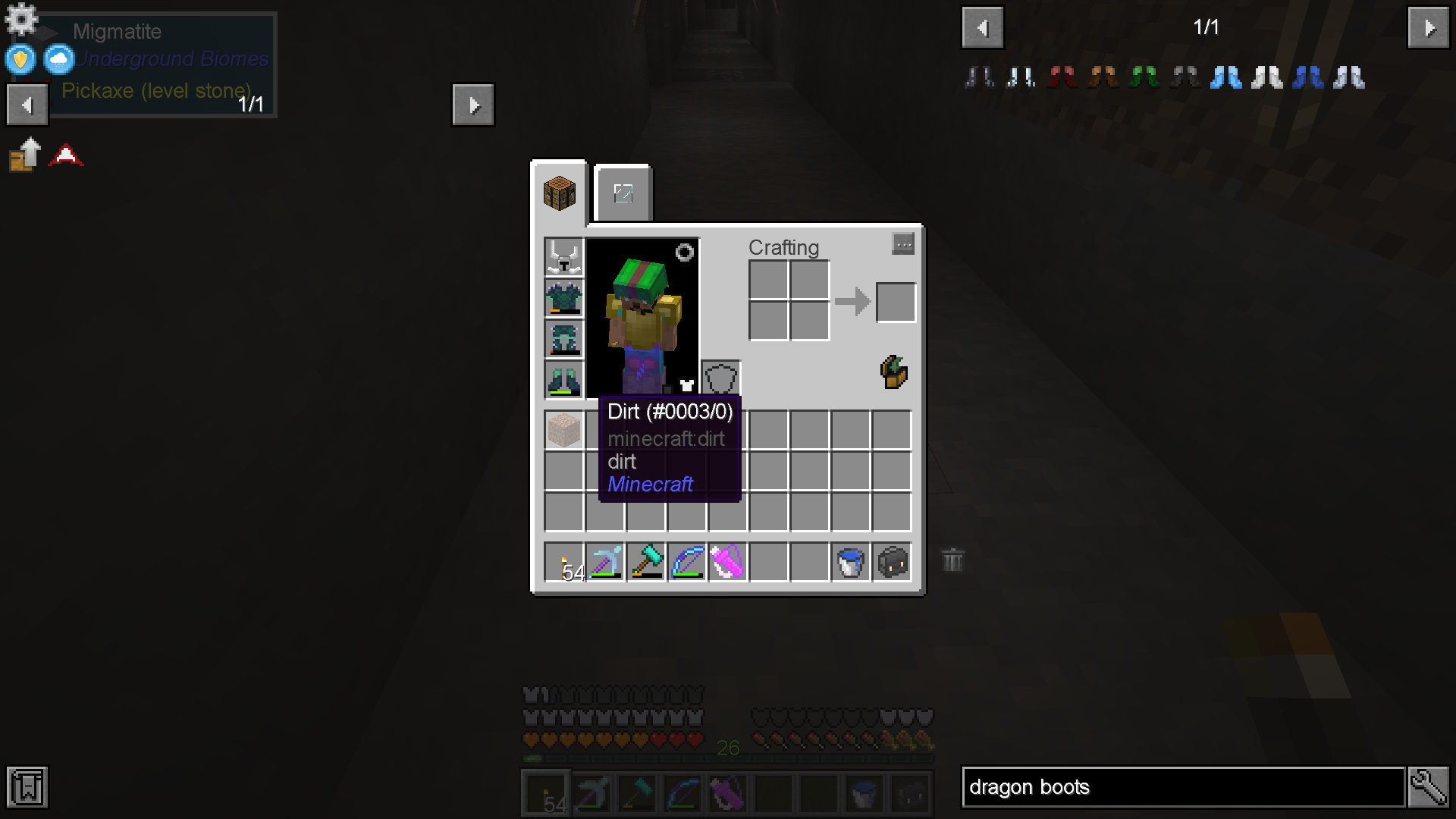1456x819 pixels.
Task: Select the hammer in the hotbar
Action: (645, 561)
